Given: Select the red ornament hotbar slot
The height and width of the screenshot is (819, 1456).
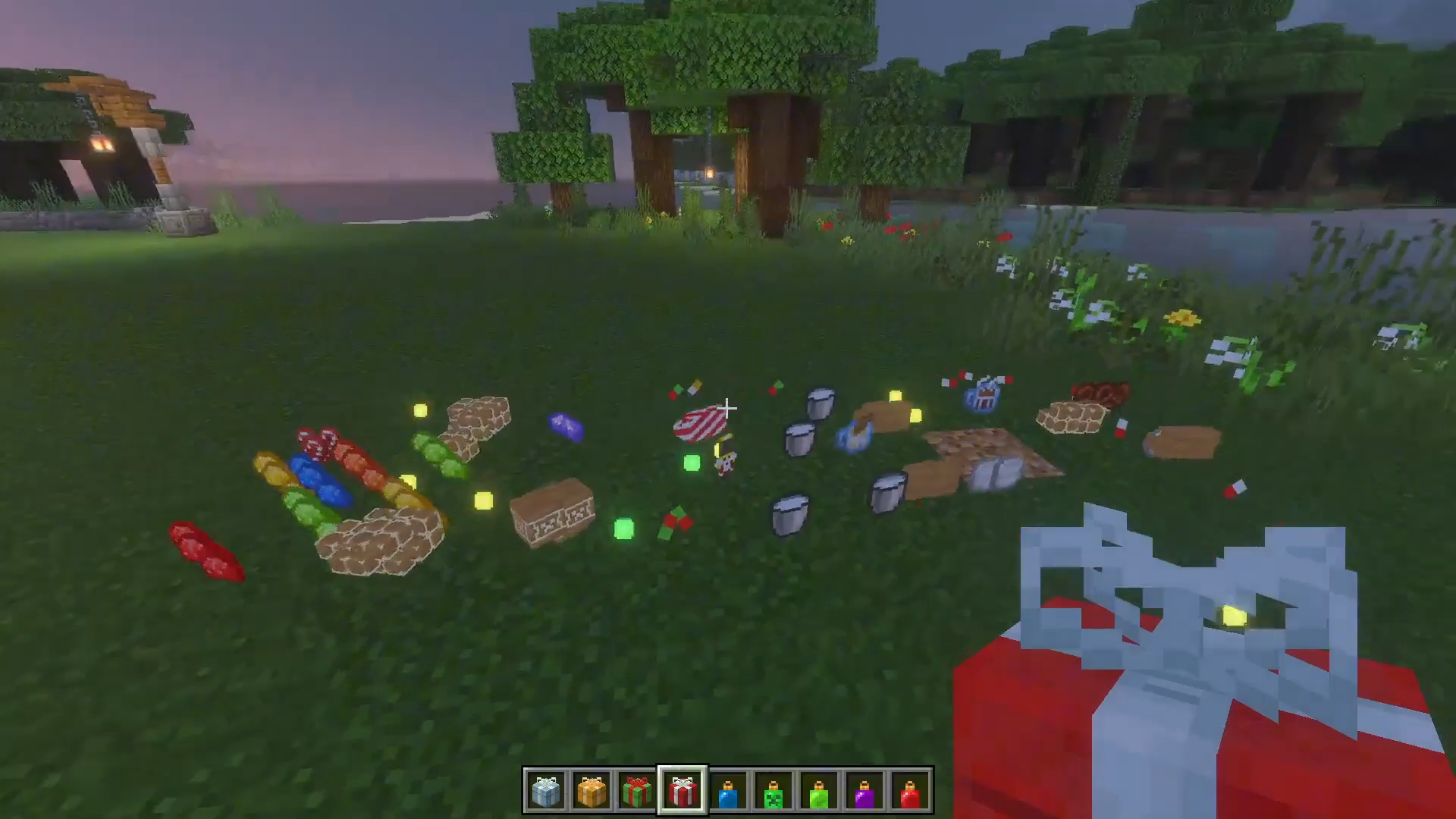Looking at the screenshot, I should (x=910, y=792).
